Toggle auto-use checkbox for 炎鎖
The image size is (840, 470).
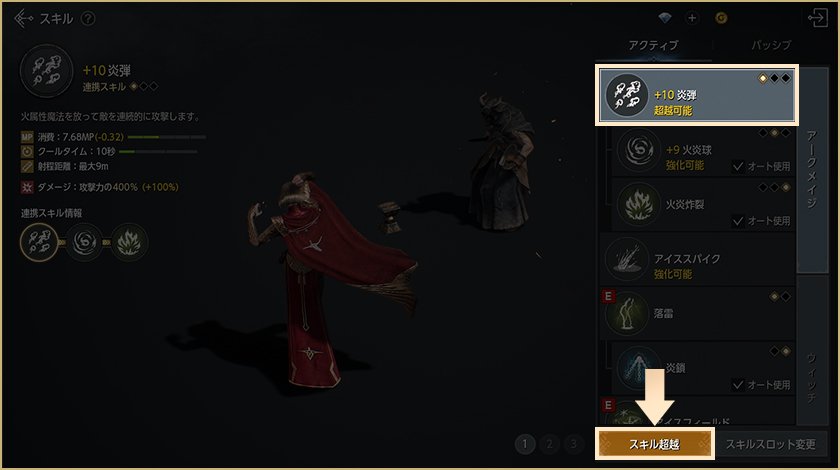point(738,384)
